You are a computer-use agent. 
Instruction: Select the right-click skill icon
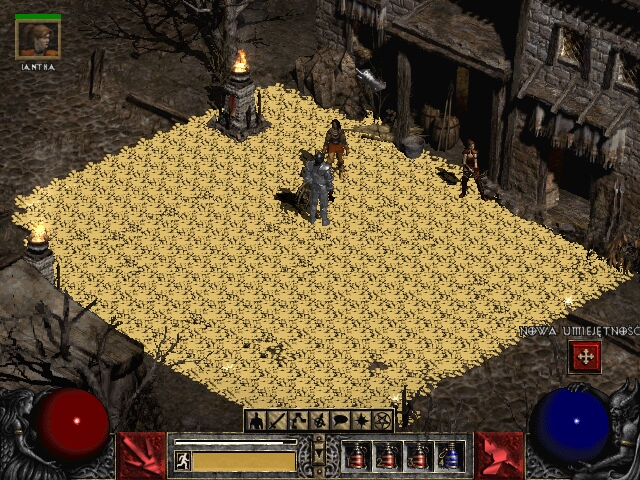pyautogui.click(x=498, y=455)
